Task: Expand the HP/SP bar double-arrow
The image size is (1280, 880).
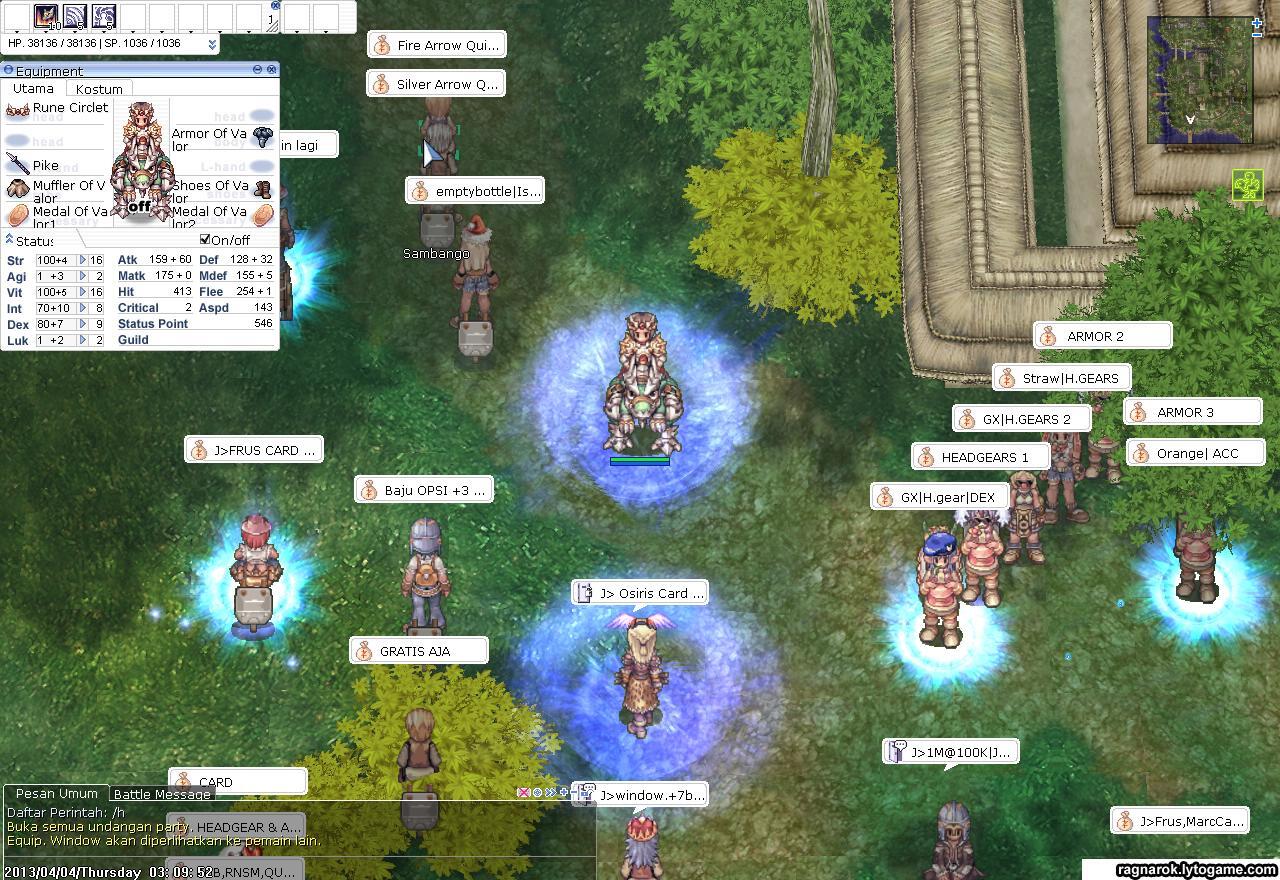Action: pos(212,44)
